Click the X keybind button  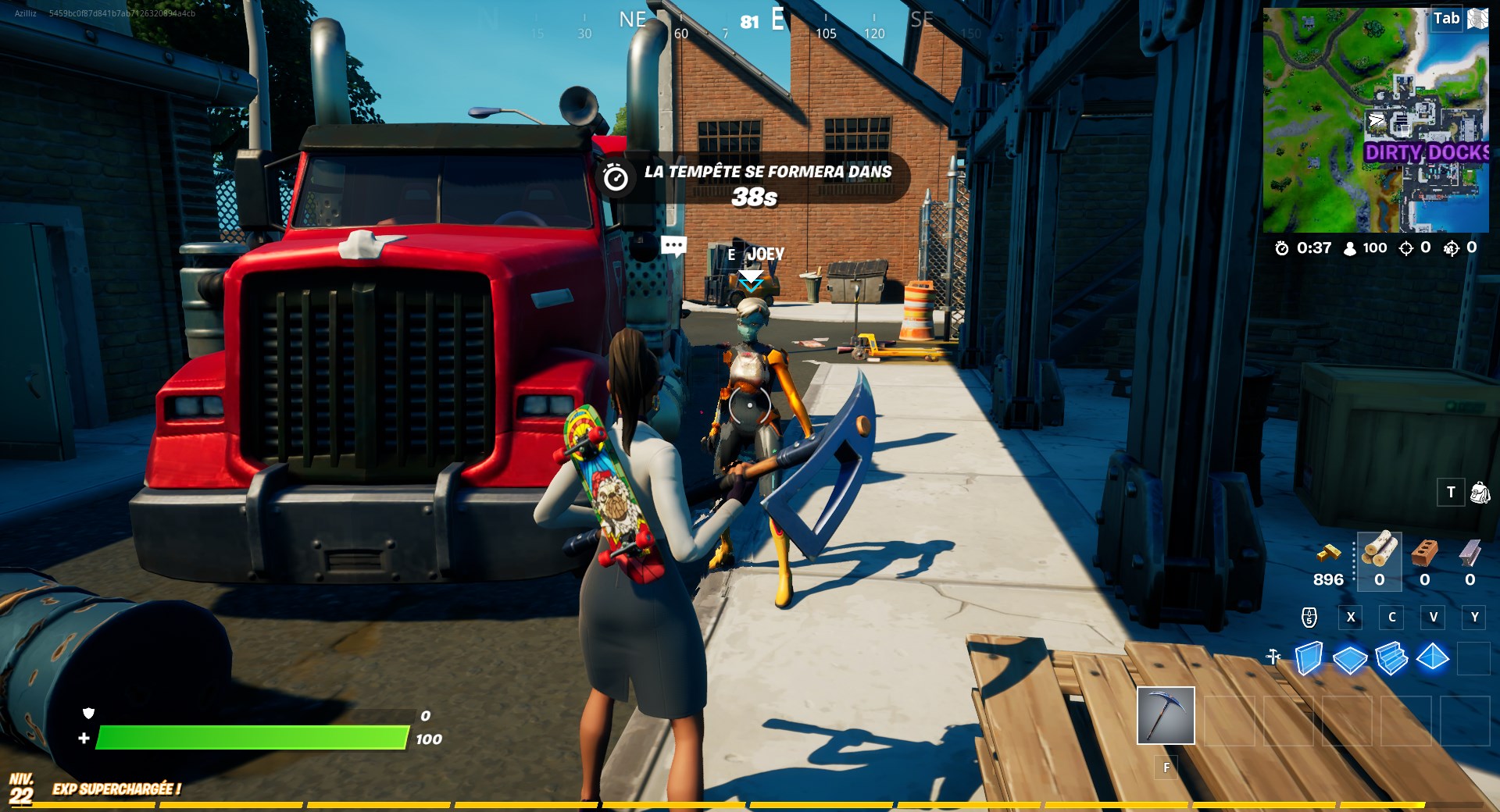pos(1350,617)
